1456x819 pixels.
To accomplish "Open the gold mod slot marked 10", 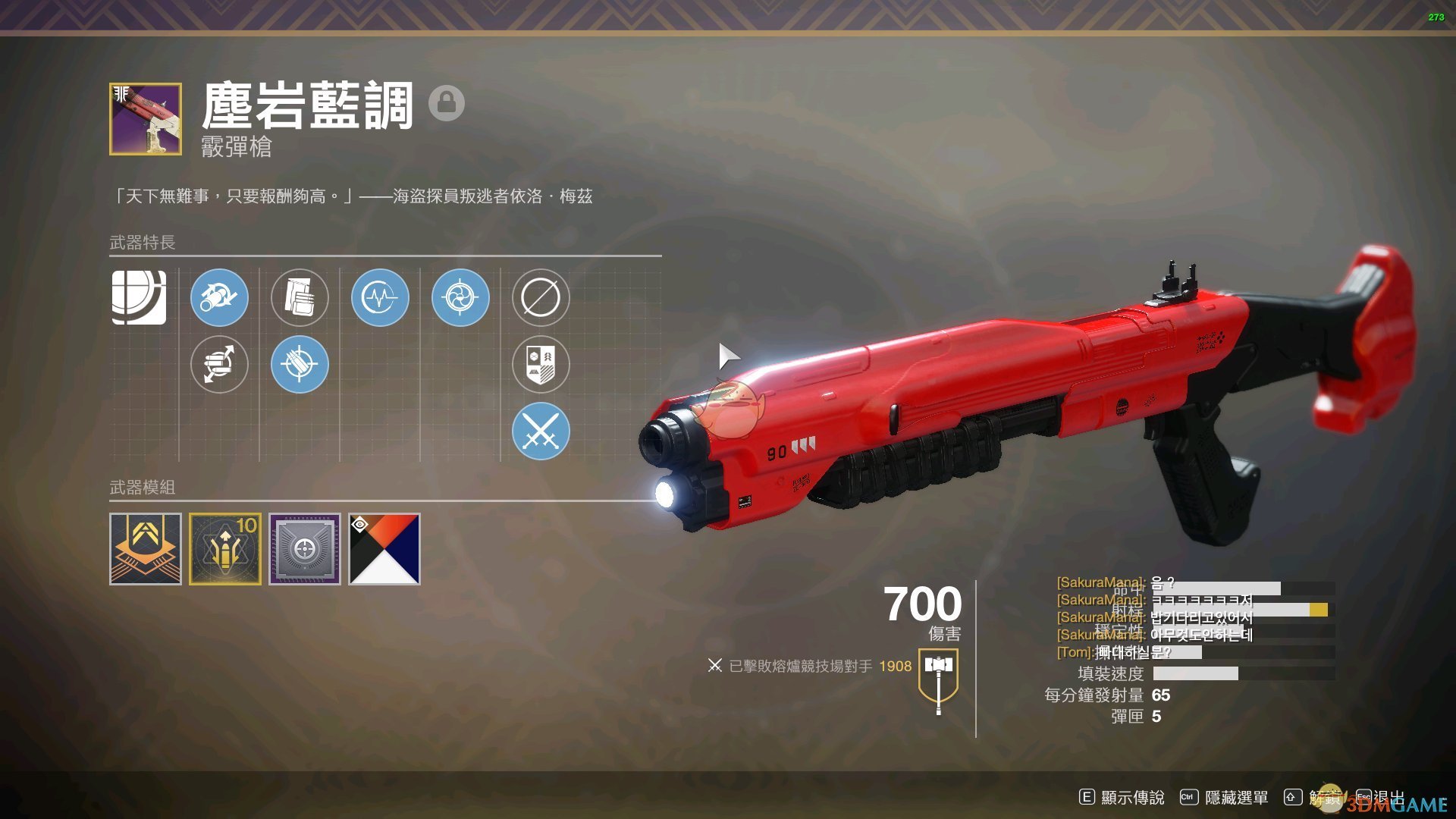I will [225, 549].
